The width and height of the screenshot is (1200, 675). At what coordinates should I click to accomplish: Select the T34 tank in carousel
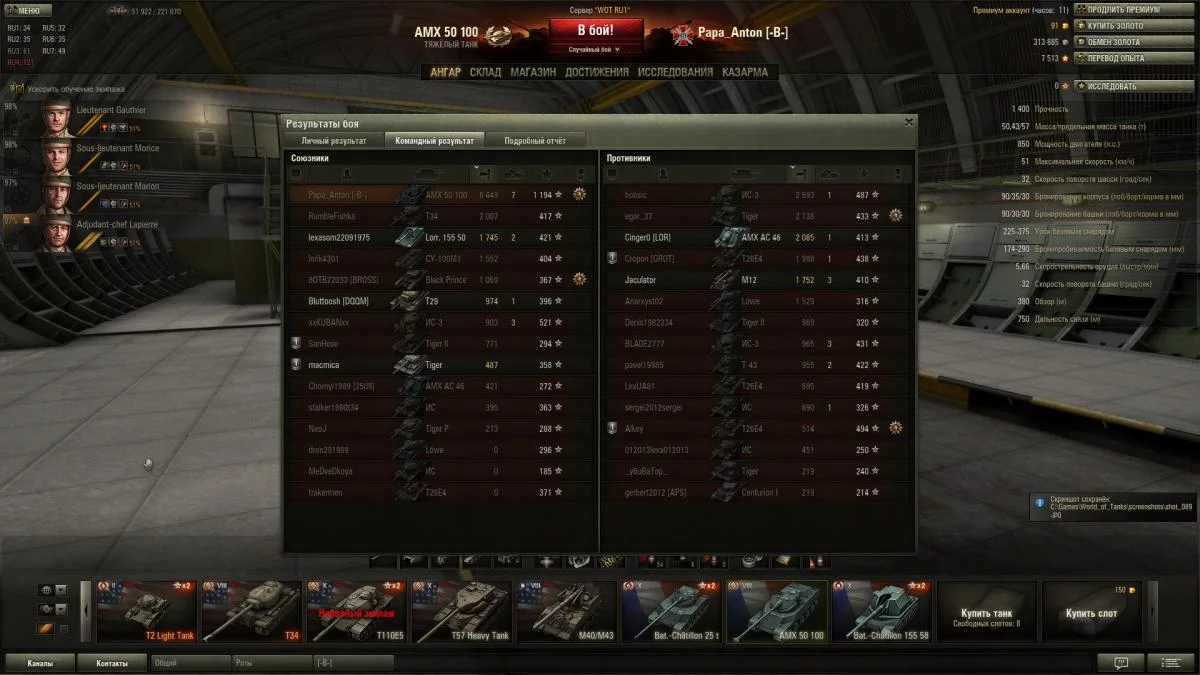click(251, 611)
